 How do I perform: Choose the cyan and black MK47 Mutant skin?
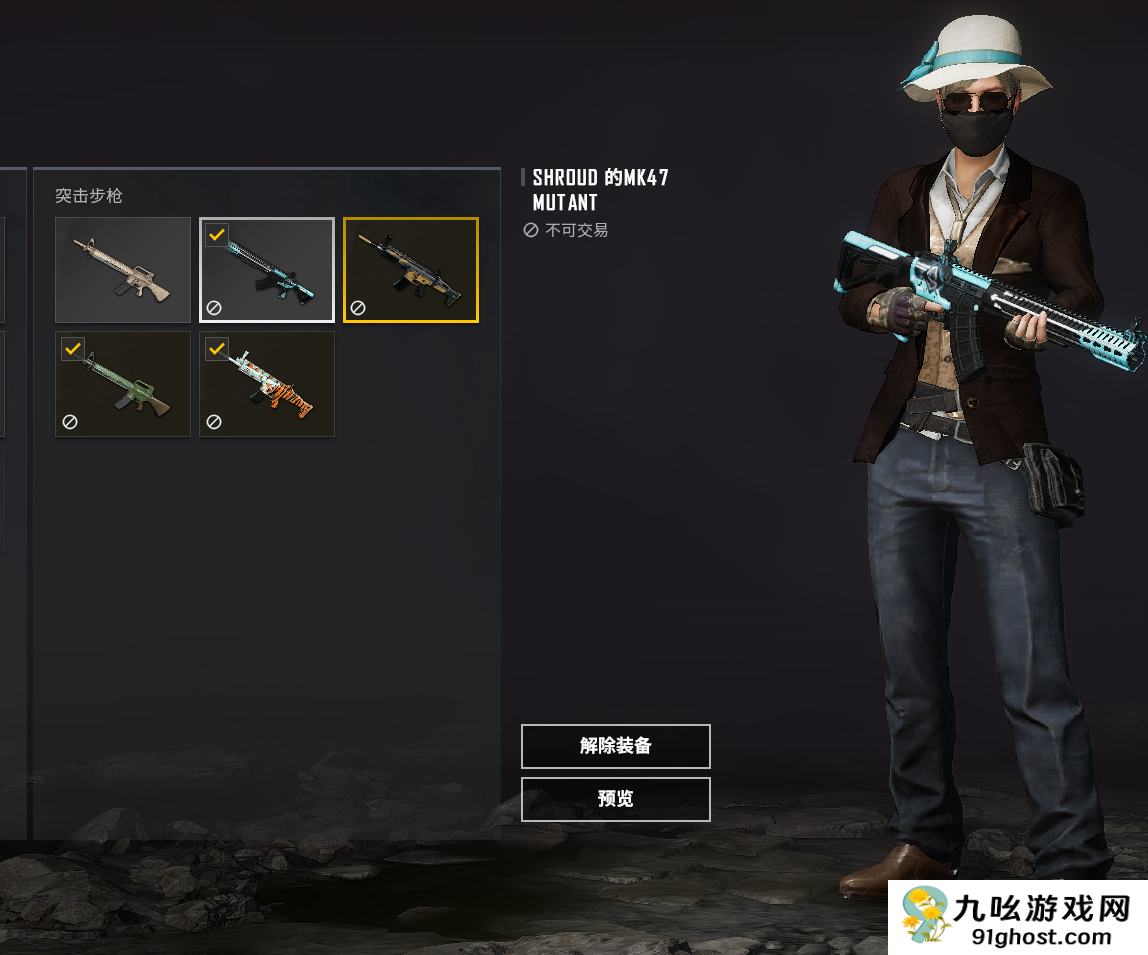tap(267, 270)
